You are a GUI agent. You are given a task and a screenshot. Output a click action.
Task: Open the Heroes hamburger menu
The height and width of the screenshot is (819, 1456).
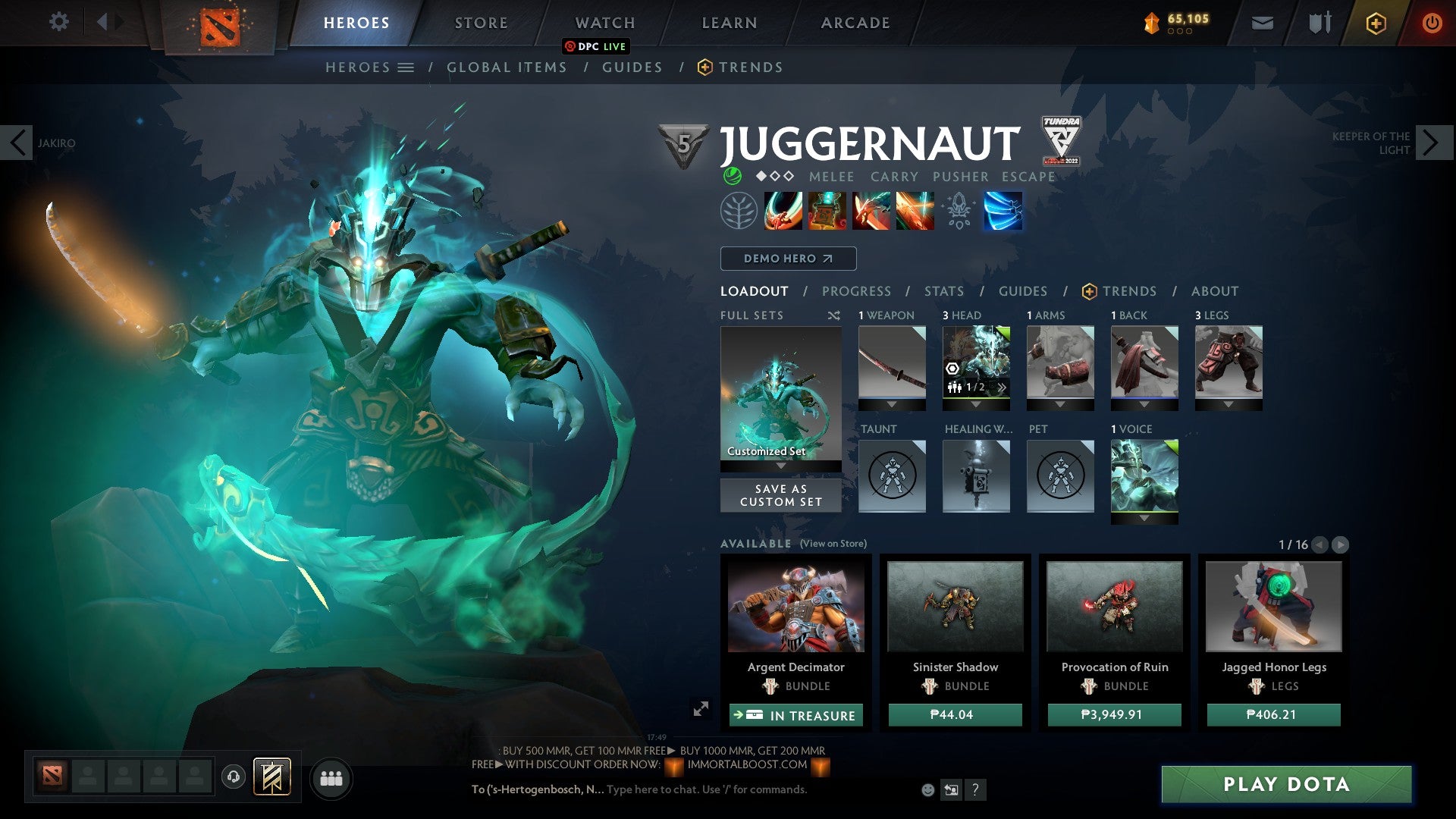click(405, 67)
